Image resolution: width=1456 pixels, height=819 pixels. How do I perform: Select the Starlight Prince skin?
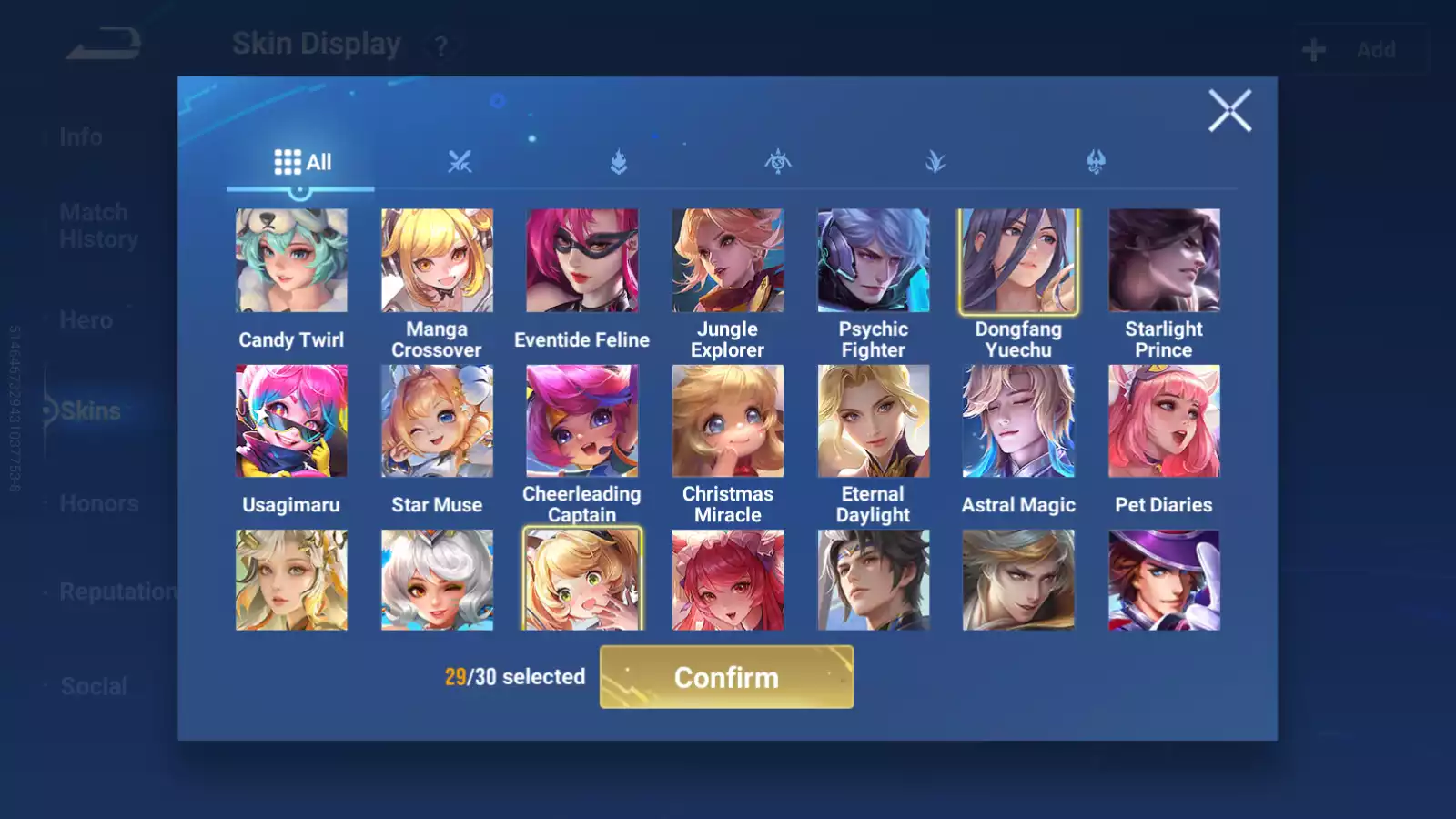(1164, 261)
